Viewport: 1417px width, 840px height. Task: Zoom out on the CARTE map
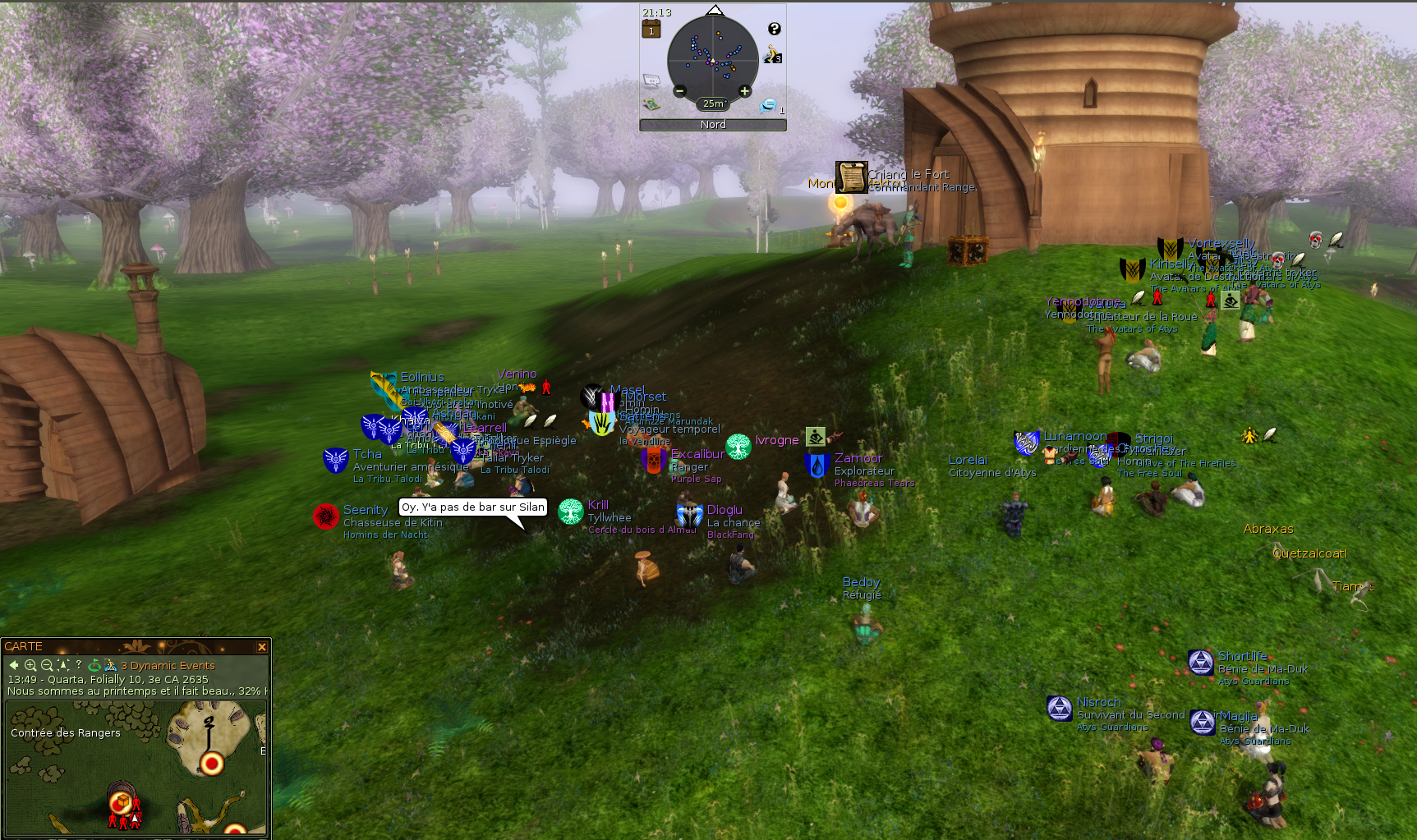47,665
